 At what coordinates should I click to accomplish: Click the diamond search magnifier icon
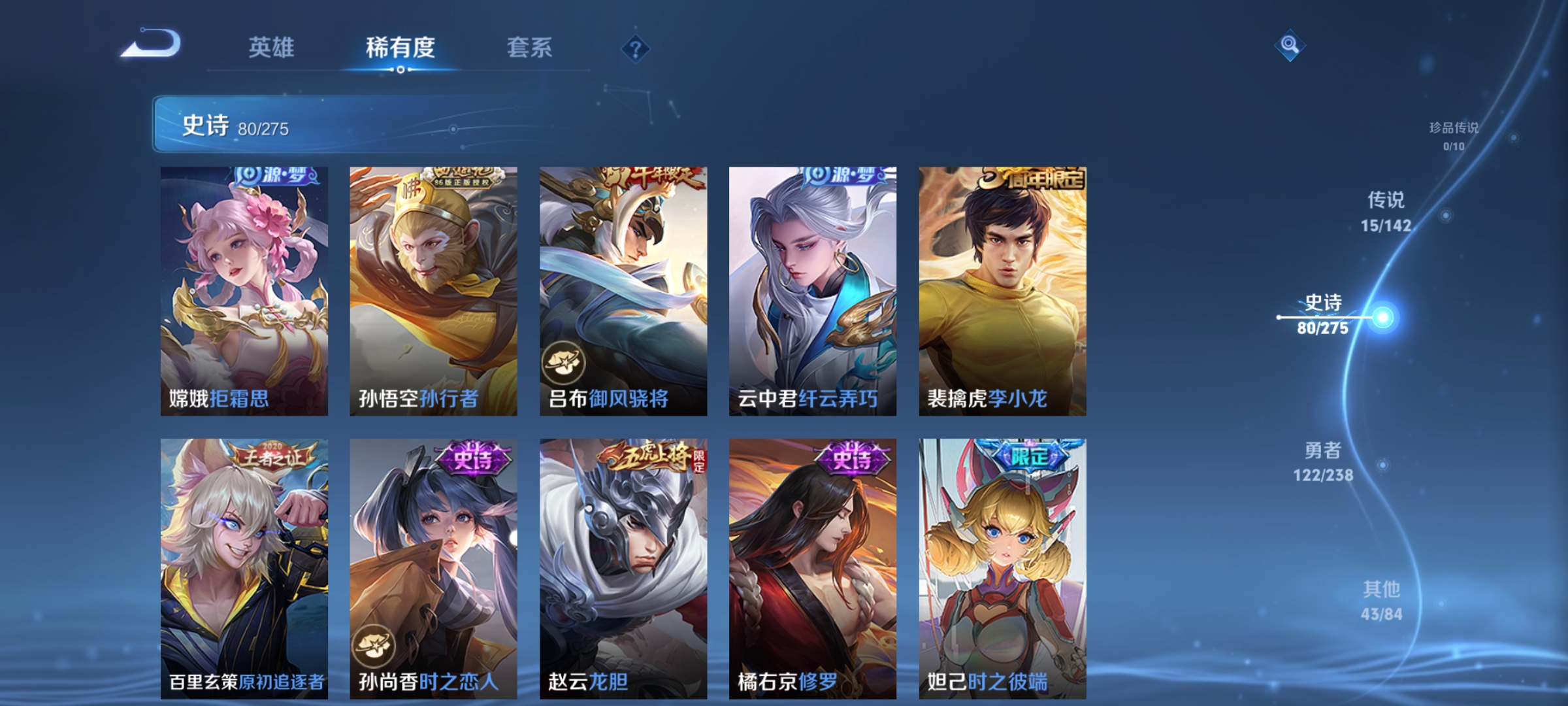(1289, 46)
